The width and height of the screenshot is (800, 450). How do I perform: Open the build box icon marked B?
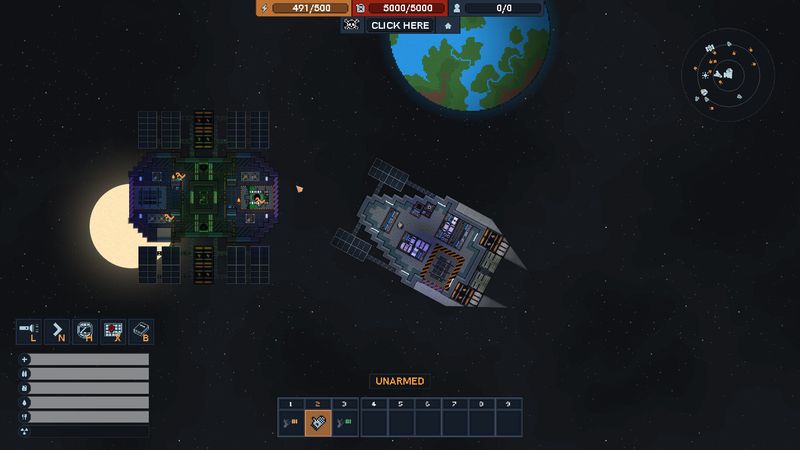[141, 332]
